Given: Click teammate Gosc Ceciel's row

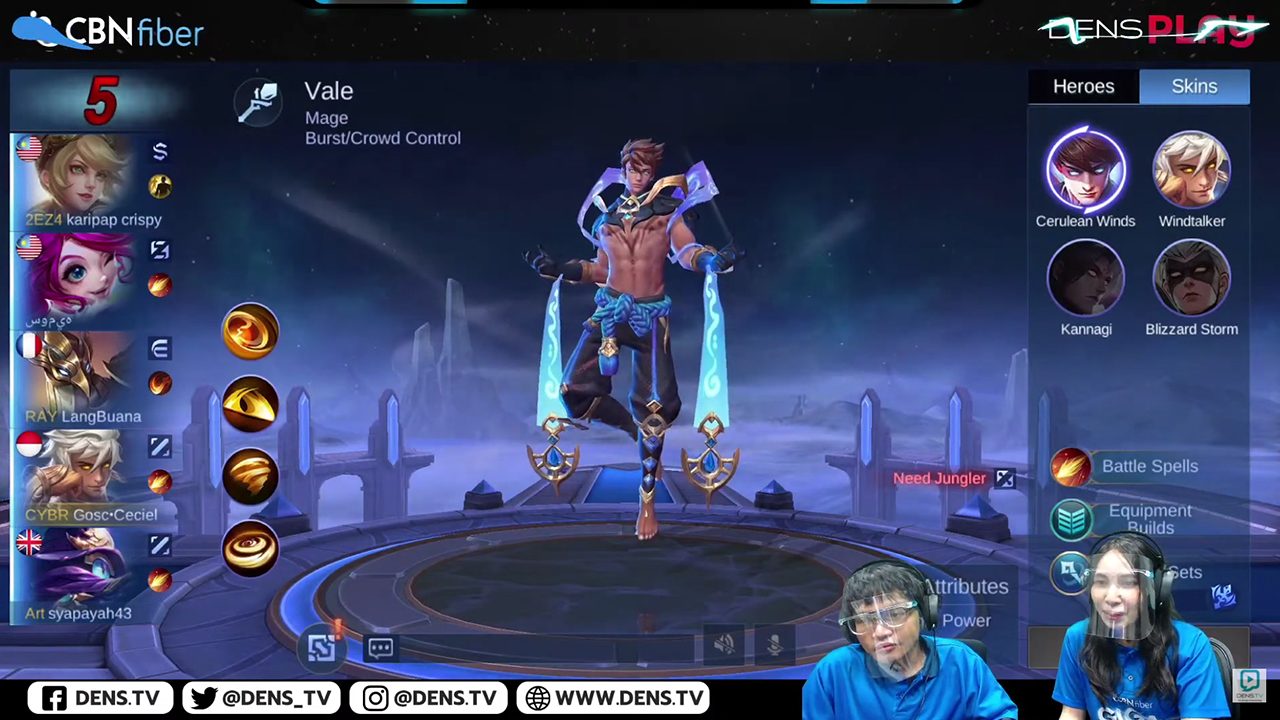Looking at the screenshot, I should click(92, 477).
